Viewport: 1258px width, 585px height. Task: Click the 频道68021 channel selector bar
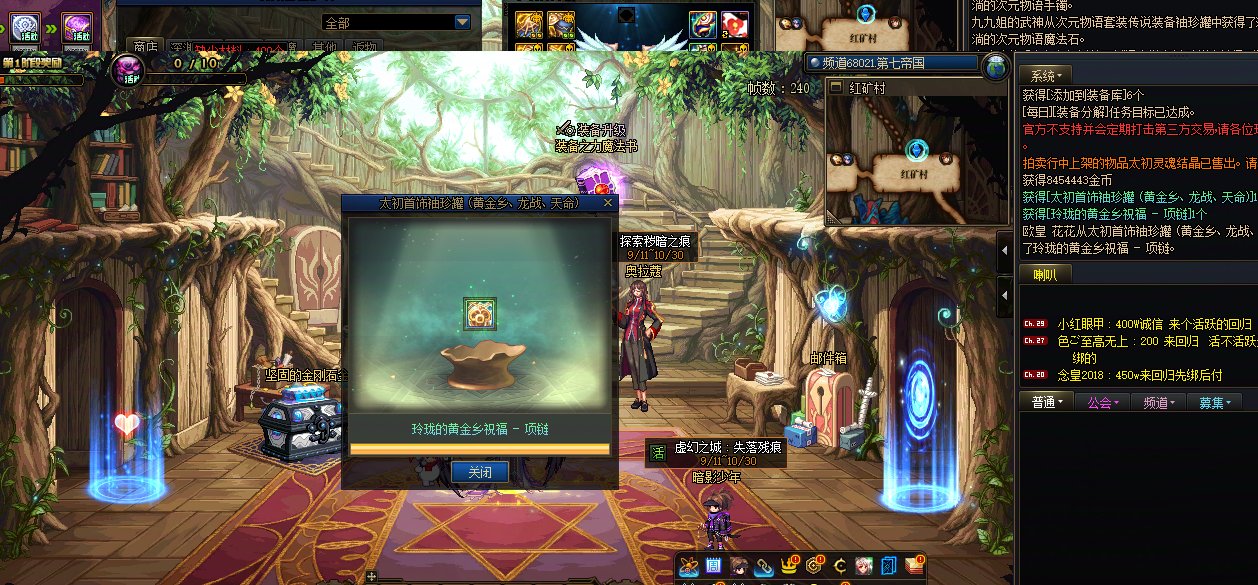click(892, 63)
